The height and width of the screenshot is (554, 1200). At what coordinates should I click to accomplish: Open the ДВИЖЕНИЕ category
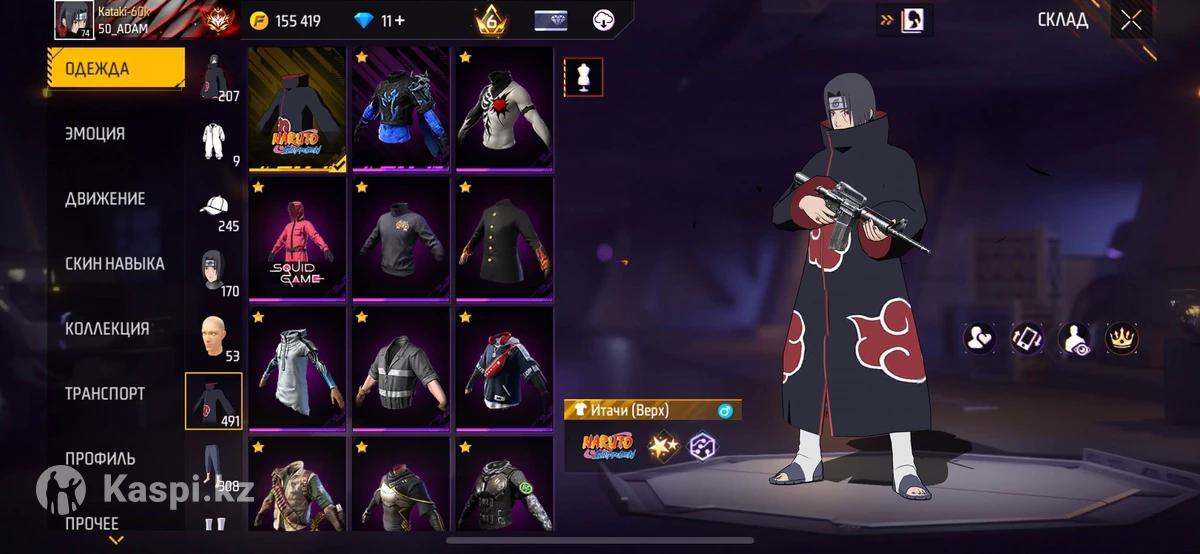pyautogui.click(x=106, y=199)
